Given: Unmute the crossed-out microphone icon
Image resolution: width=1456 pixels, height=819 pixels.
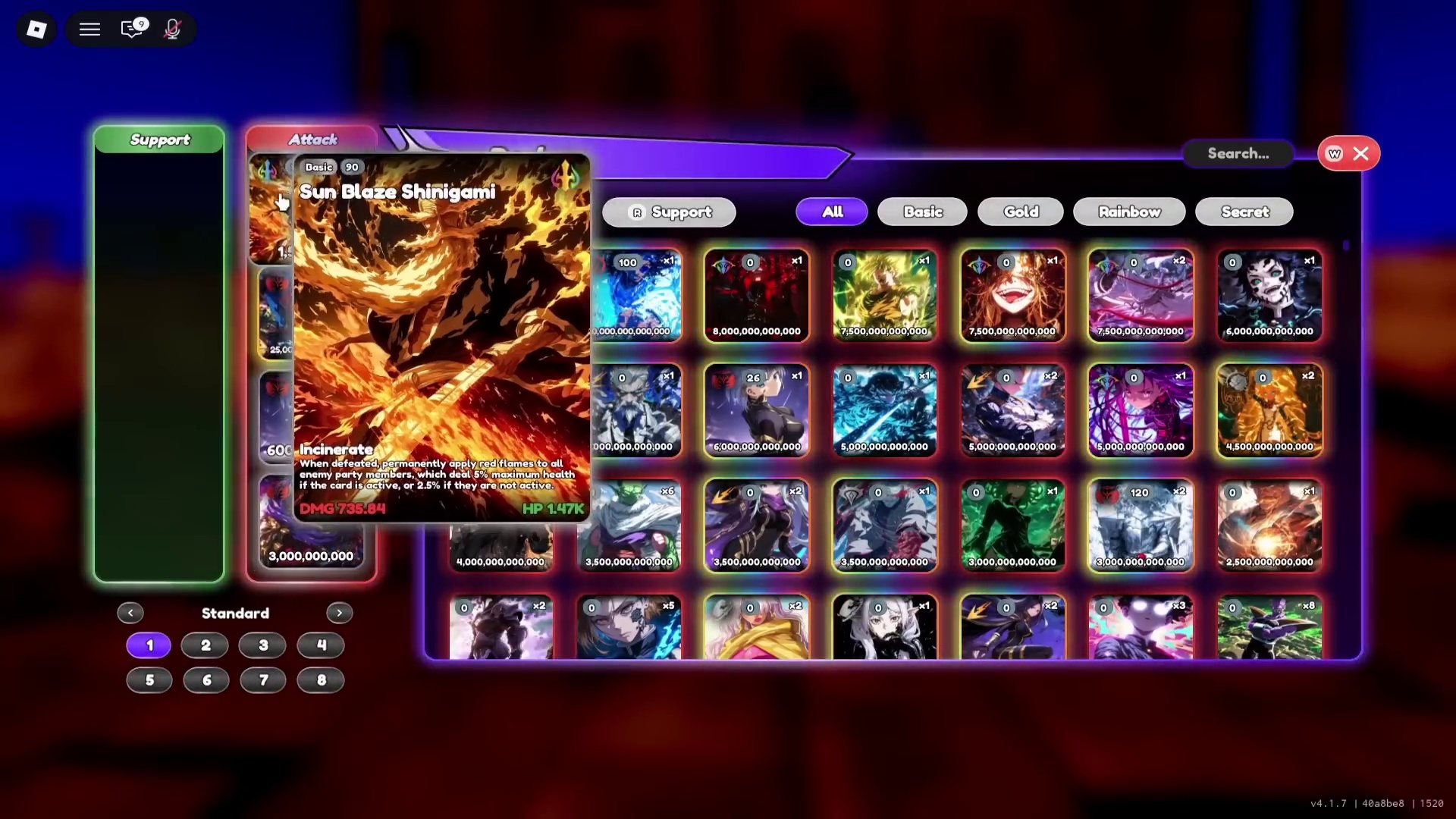Looking at the screenshot, I should tap(172, 29).
